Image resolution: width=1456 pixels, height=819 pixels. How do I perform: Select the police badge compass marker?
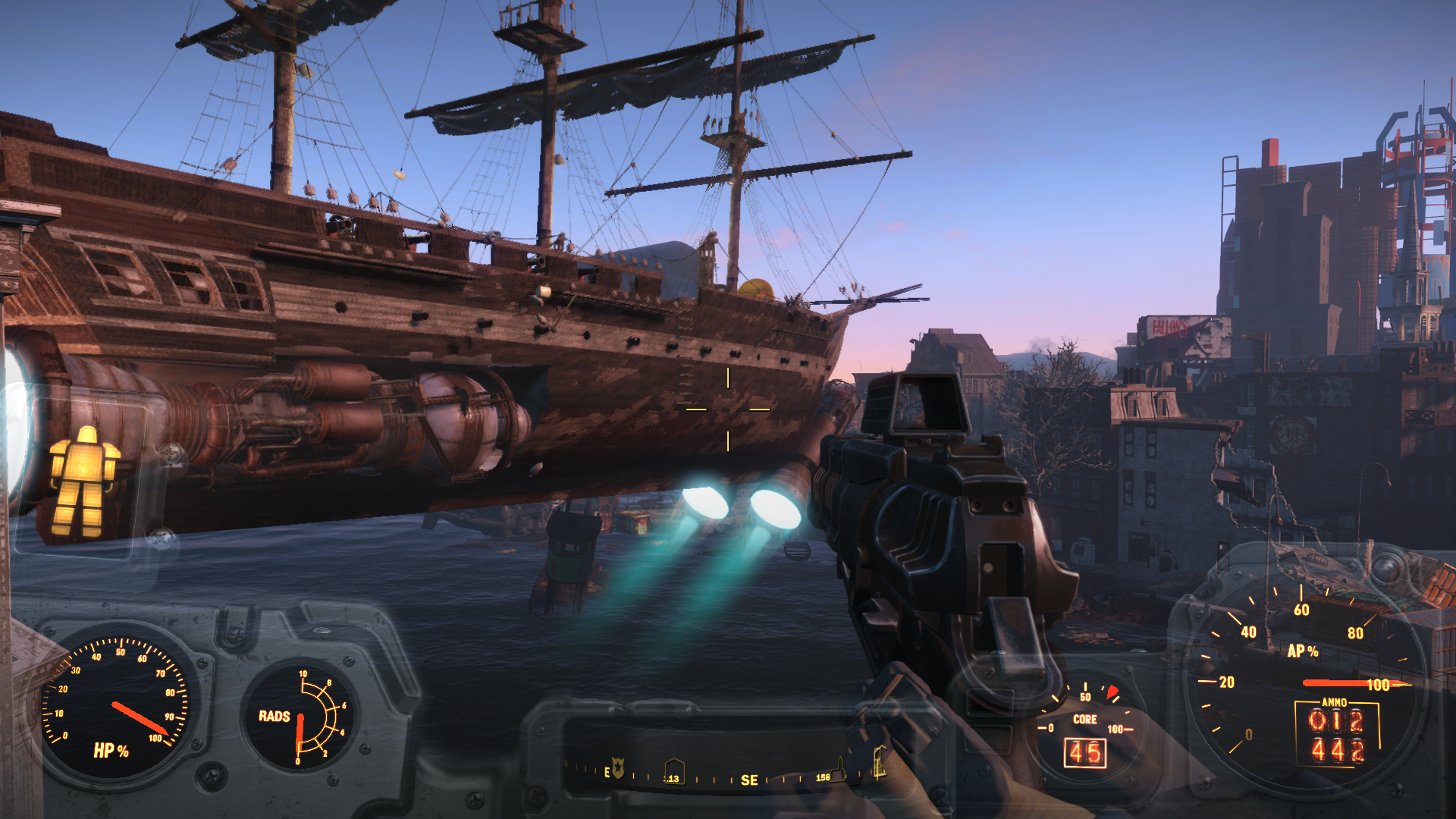point(618,769)
